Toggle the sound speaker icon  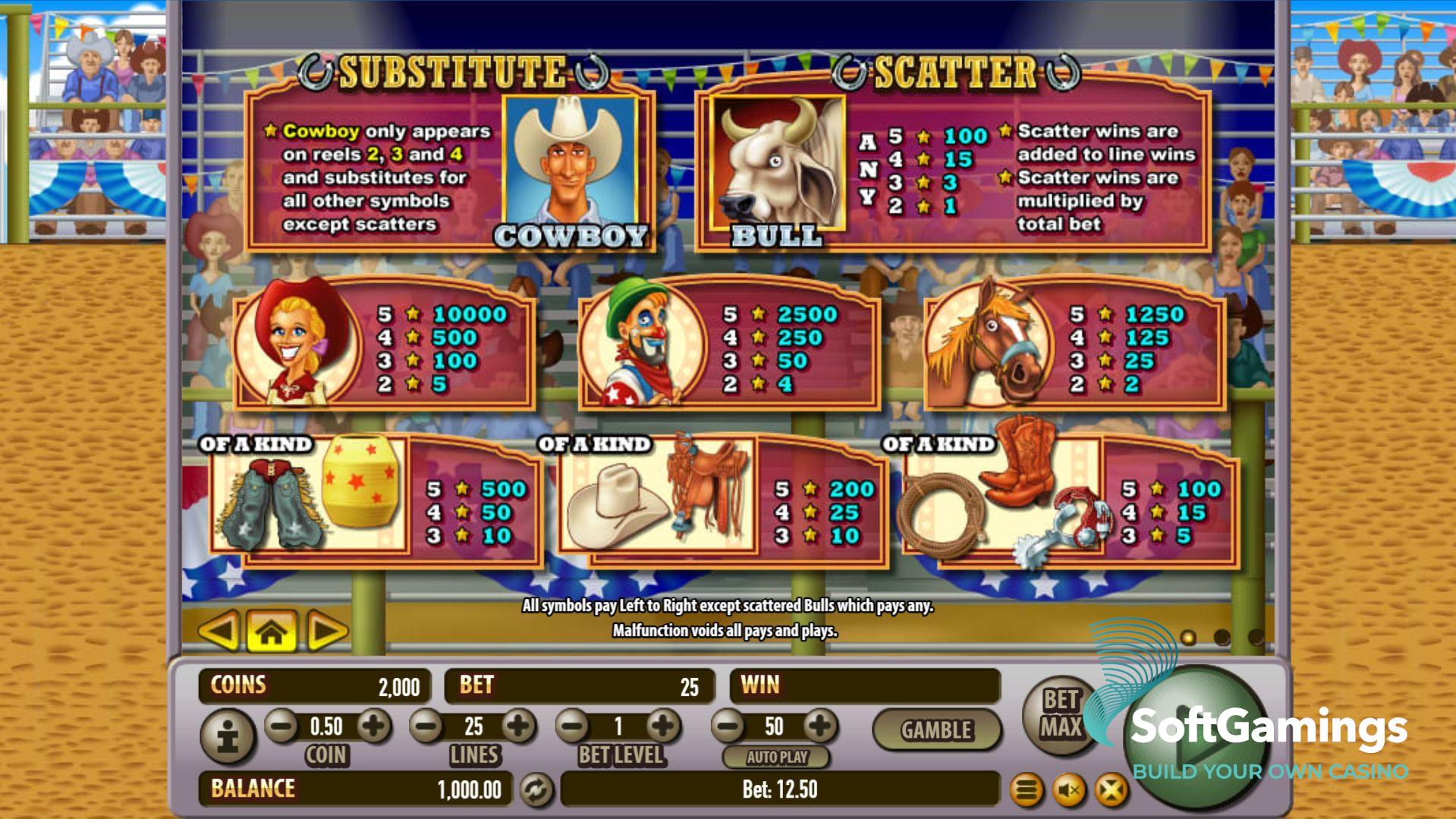coord(1069,791)
